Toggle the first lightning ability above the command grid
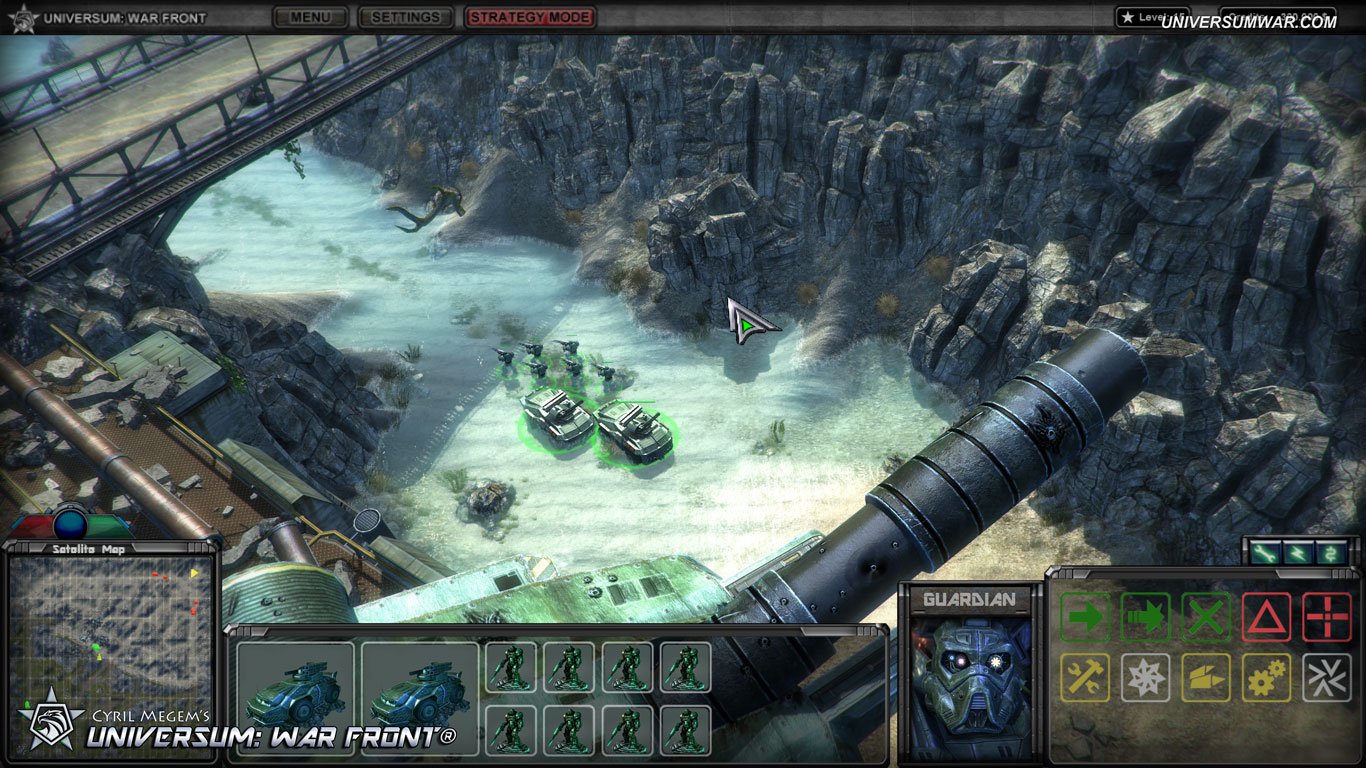1366x768 pixels. (1263, 550)
